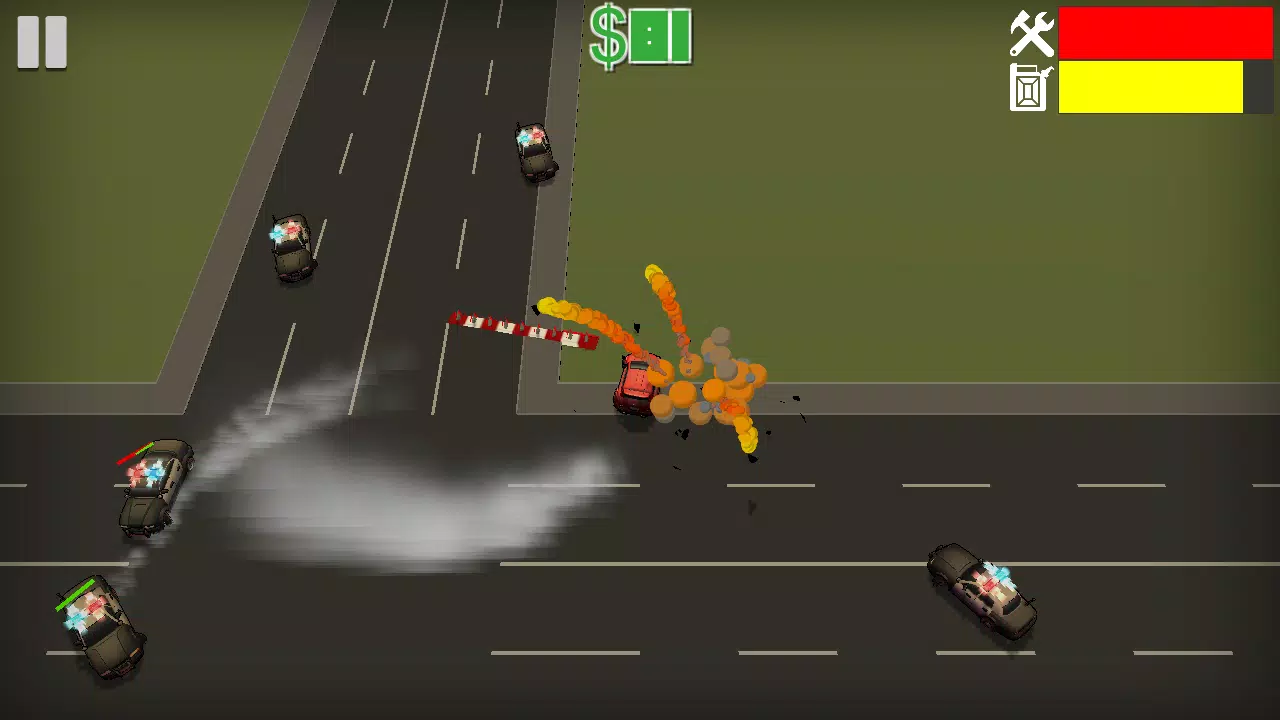1280x720 pixels.
Task: Click the fuel jerry can icon
Action: click(1030, 88)
